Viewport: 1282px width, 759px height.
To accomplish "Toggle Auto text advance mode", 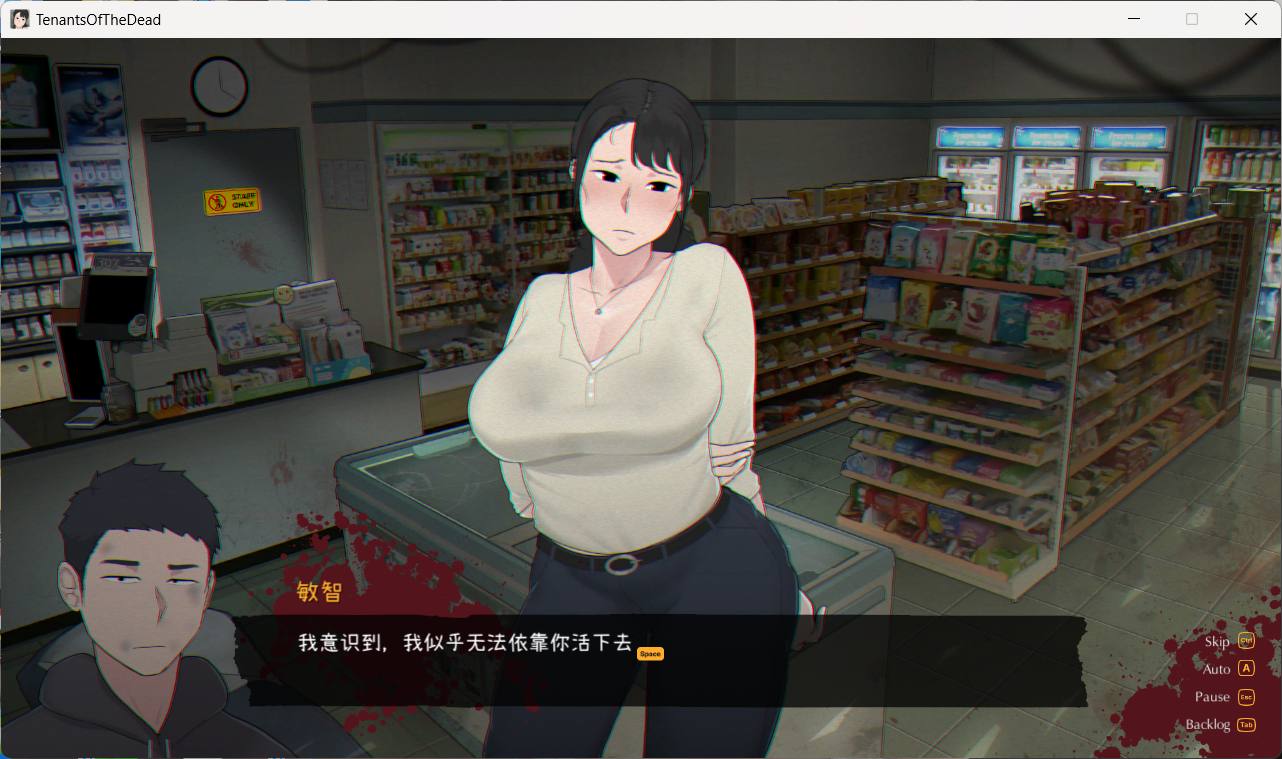I will point(1217,669).
